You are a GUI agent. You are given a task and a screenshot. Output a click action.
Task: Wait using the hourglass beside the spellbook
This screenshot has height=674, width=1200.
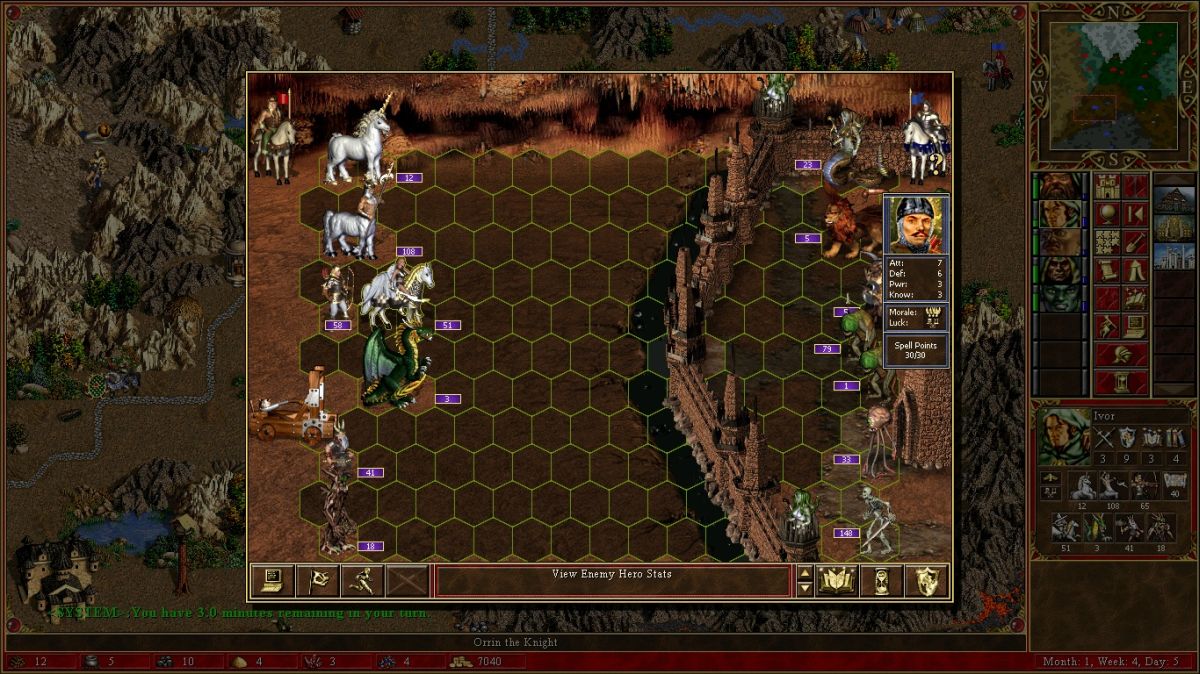click(x=880, y=580)
